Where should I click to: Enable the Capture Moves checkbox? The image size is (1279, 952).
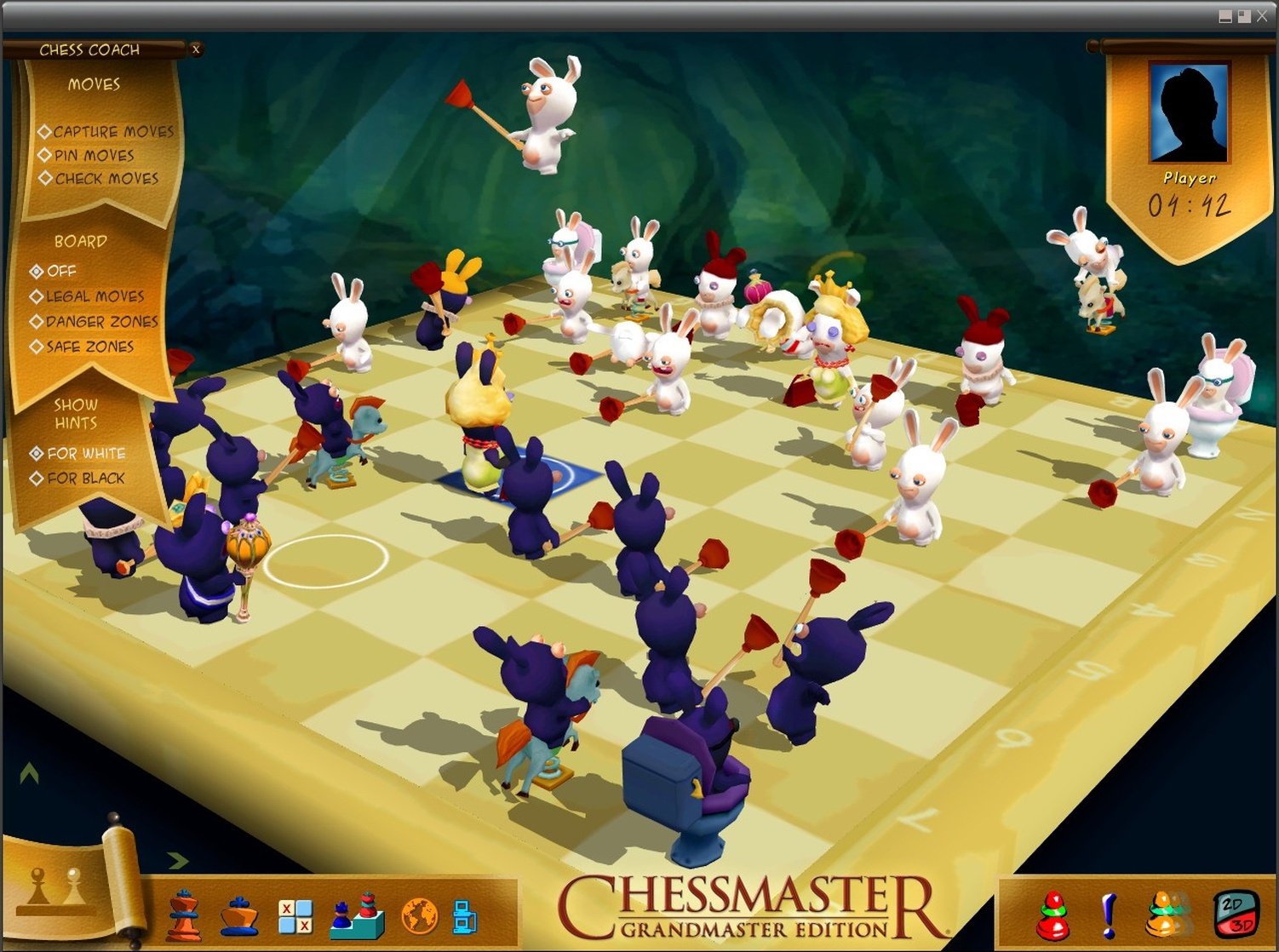[45, 131]
